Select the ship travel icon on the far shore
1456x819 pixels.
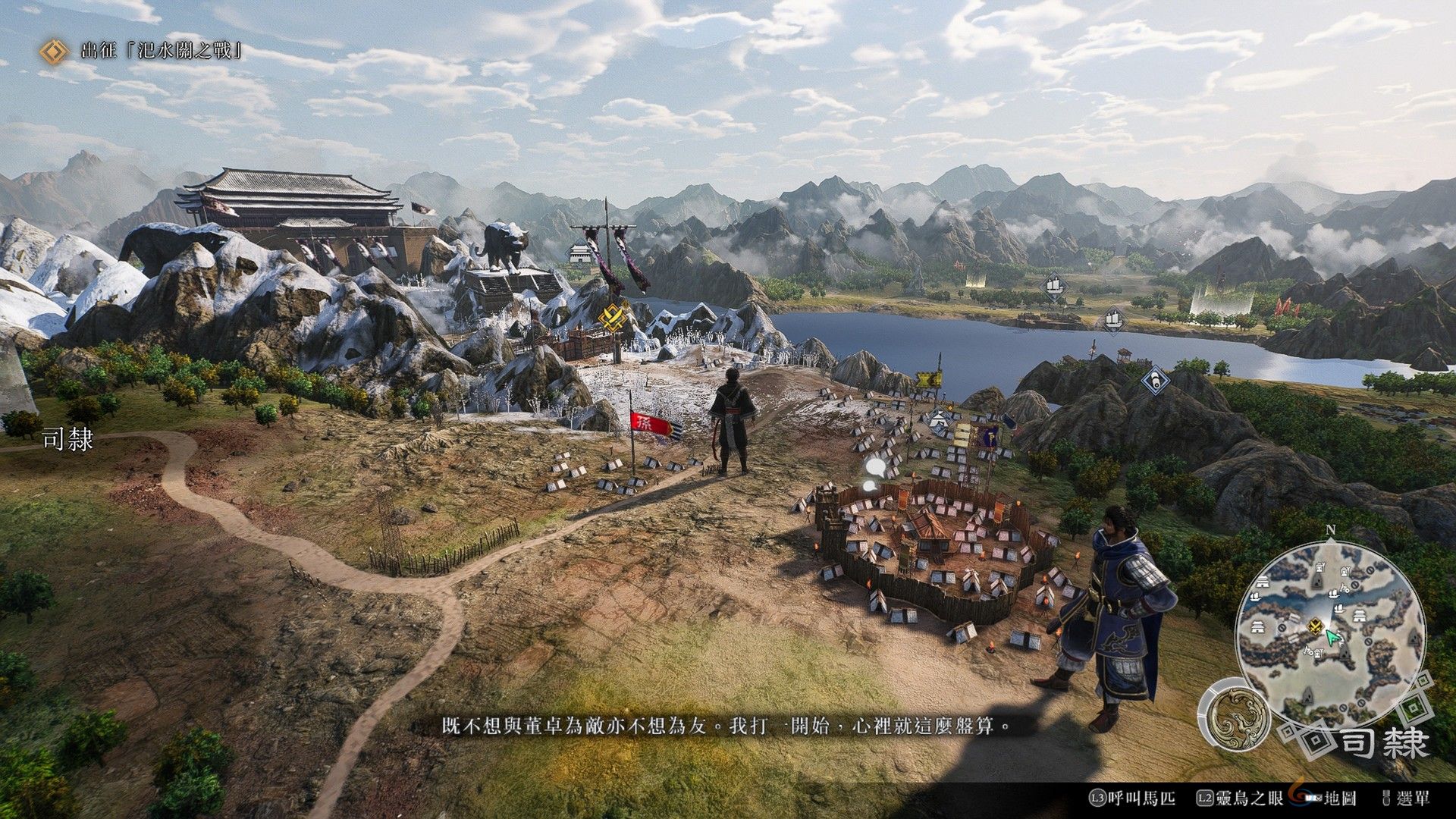[1055, 287]
